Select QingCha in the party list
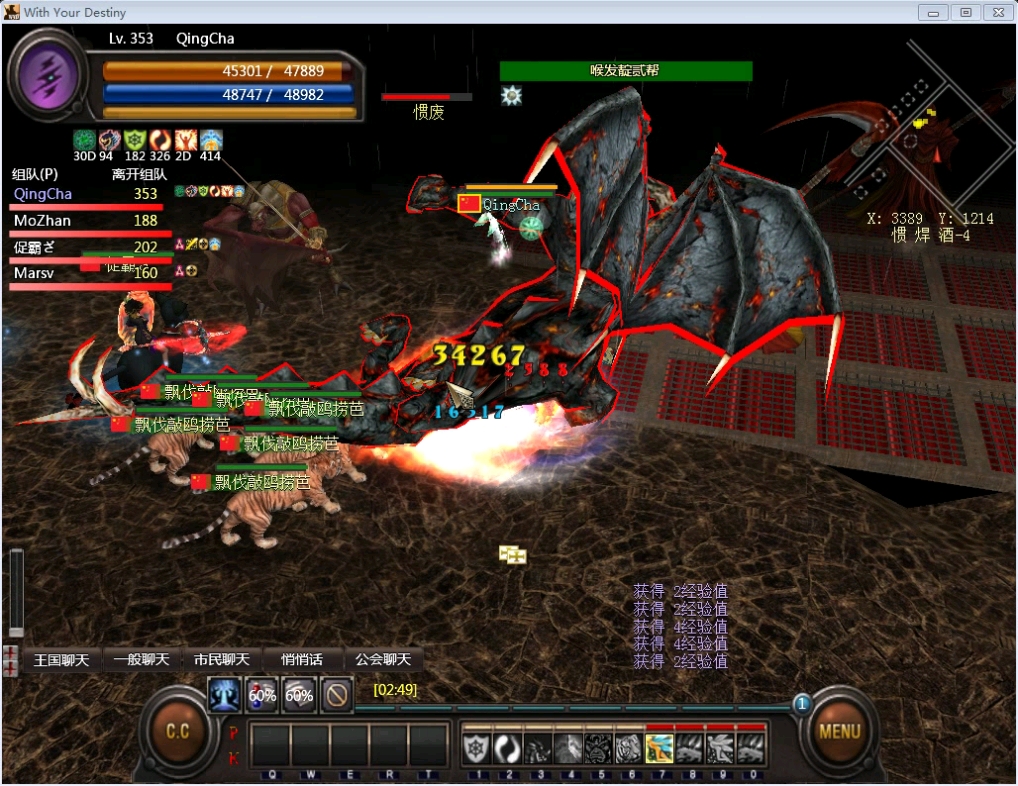Viewport: 1018px width, 786px height. 43,194
